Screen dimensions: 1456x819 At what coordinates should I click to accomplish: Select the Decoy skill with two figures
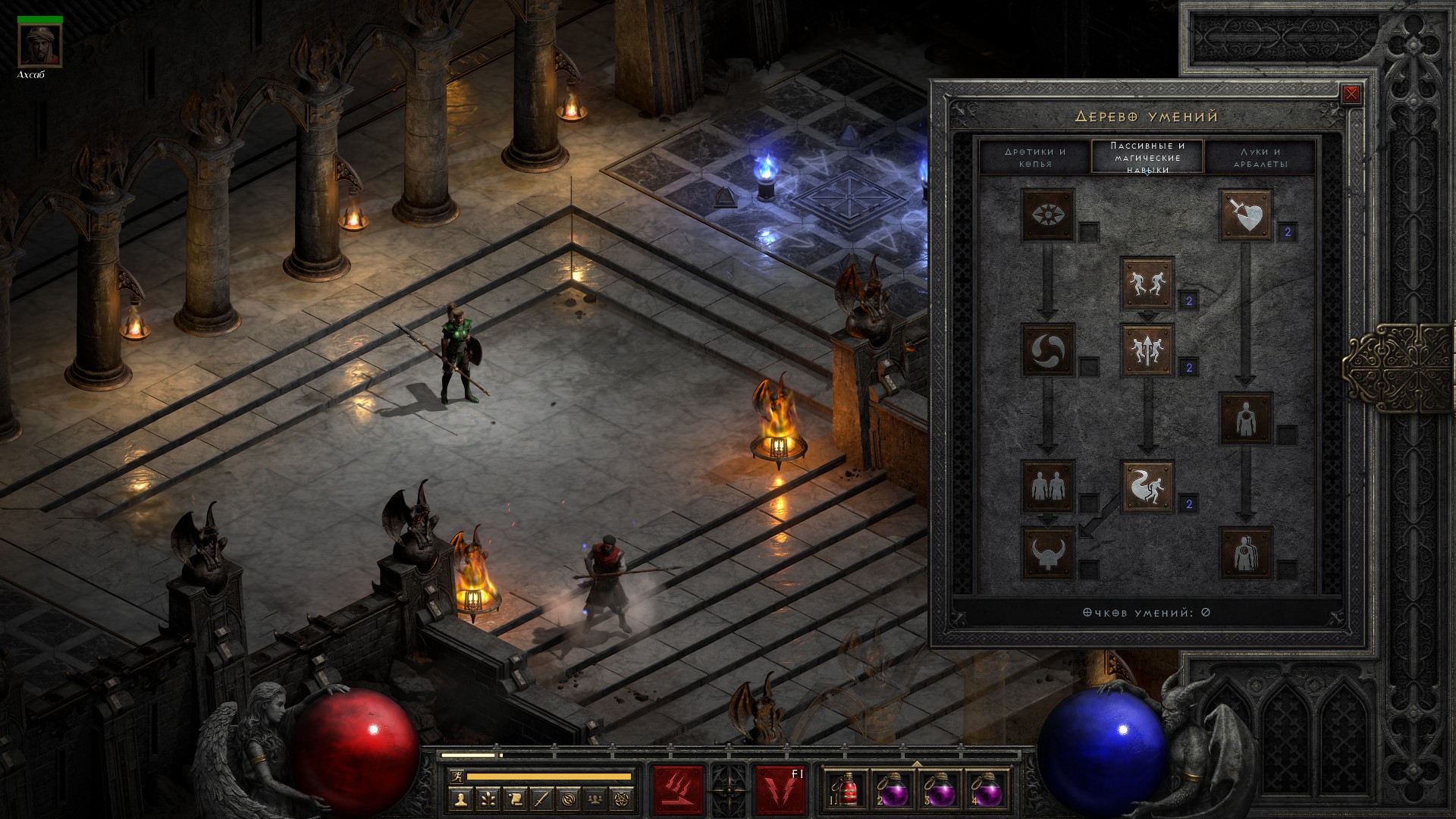coord(1047,486)
